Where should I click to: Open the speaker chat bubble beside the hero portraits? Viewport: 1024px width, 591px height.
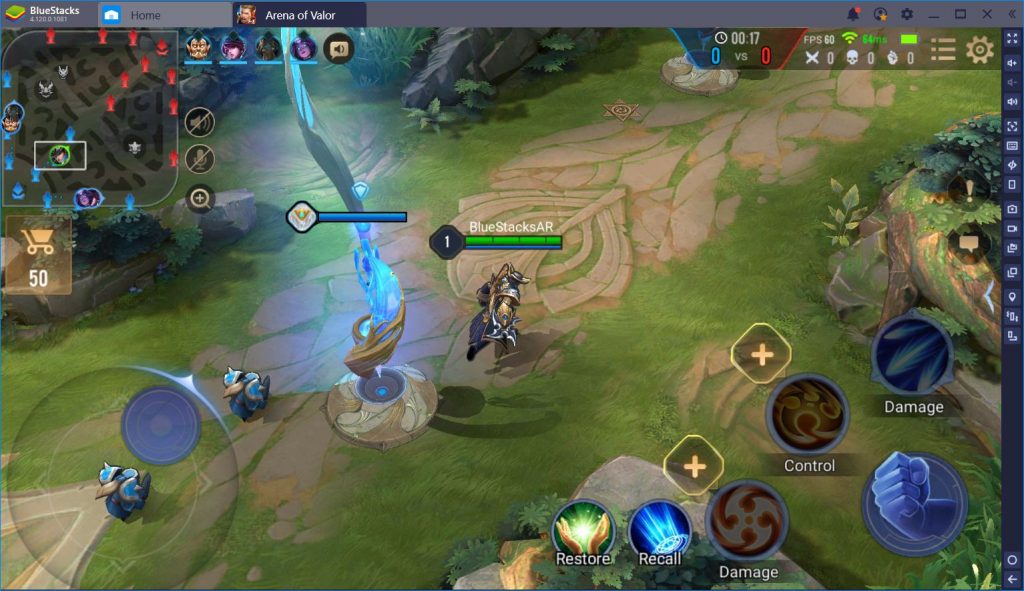click(x=339, y=48)
